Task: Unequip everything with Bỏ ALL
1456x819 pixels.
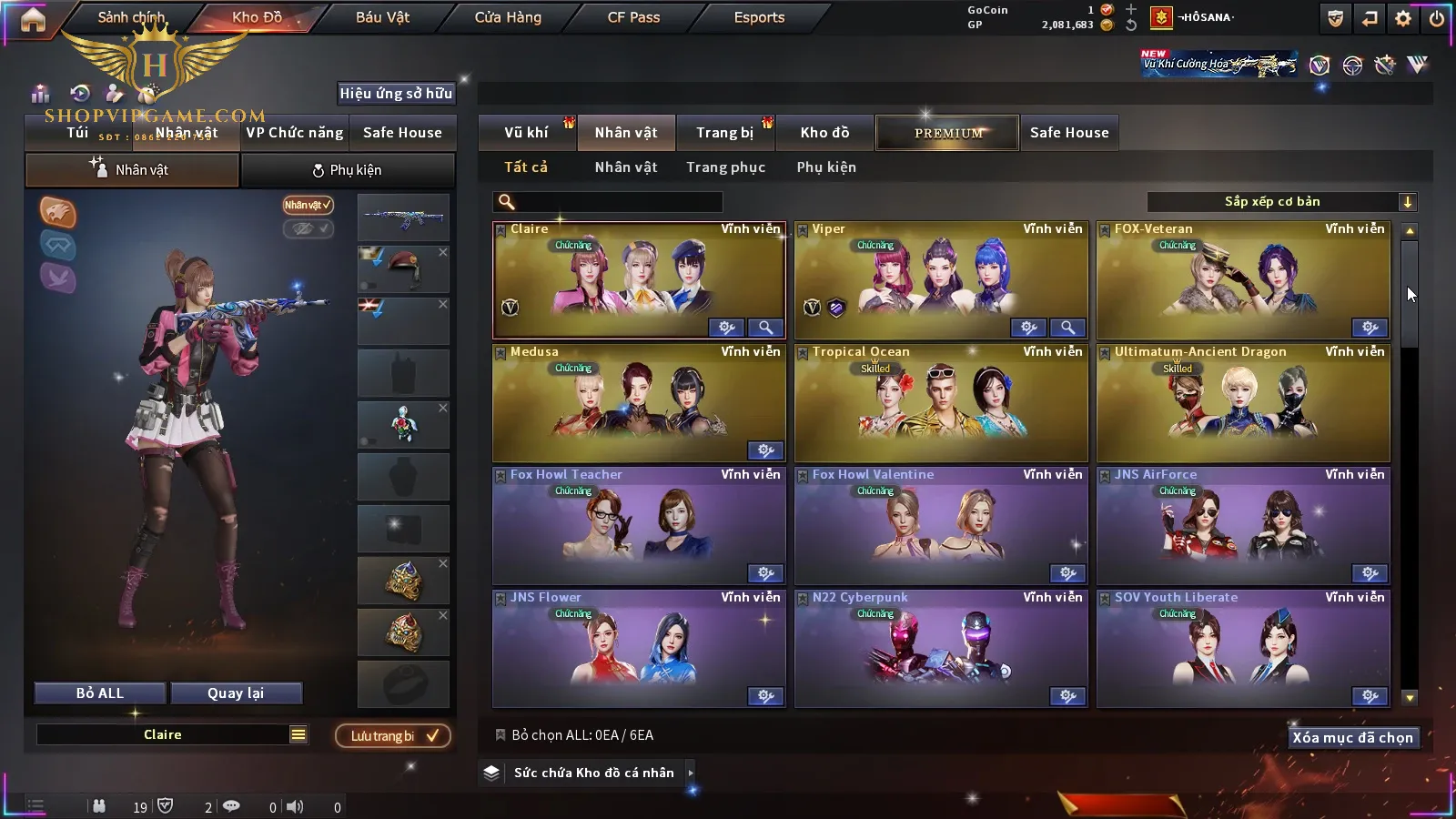Action: (100, 693)
